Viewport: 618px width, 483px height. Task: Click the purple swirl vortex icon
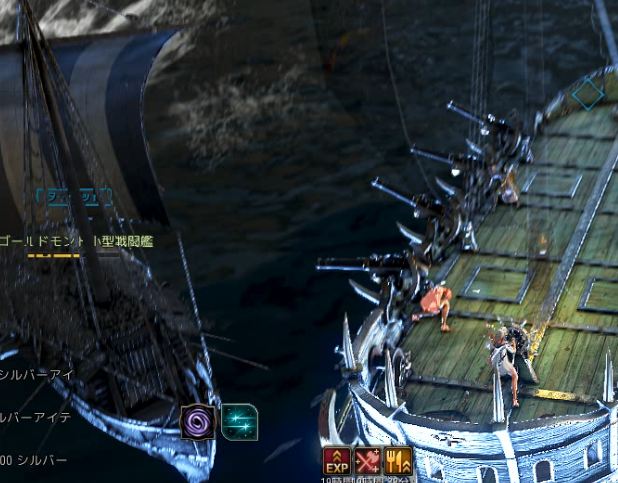[198, 421]
